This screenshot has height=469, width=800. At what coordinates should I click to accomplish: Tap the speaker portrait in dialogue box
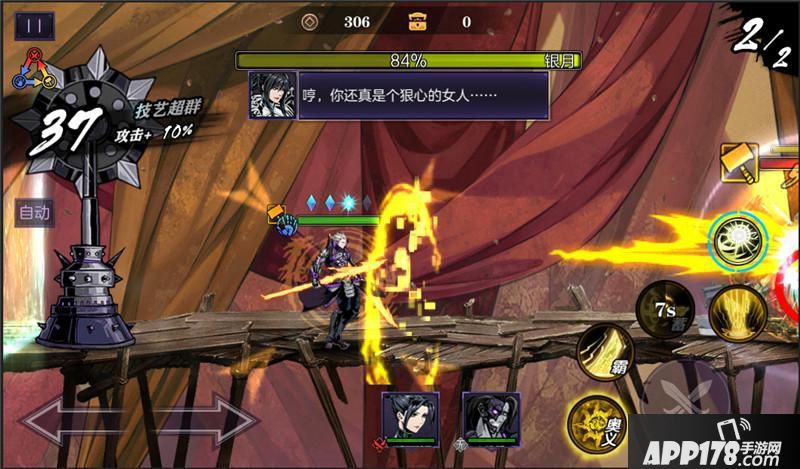point(273,94)
